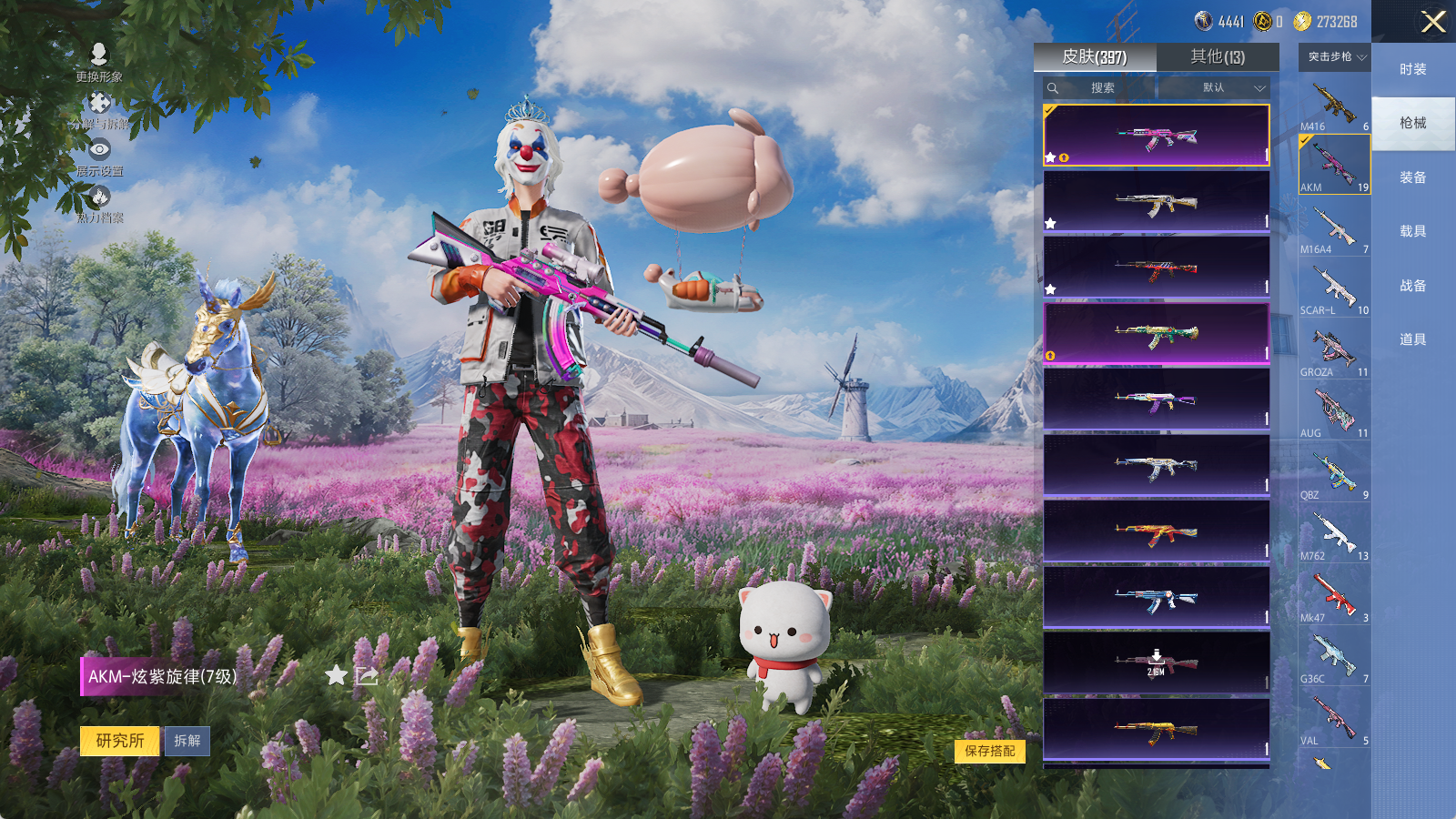Viewport: 1456px width, 819px height.
Task: Open 展示设置 display settings eye icon
Action: tap(99, 156)
